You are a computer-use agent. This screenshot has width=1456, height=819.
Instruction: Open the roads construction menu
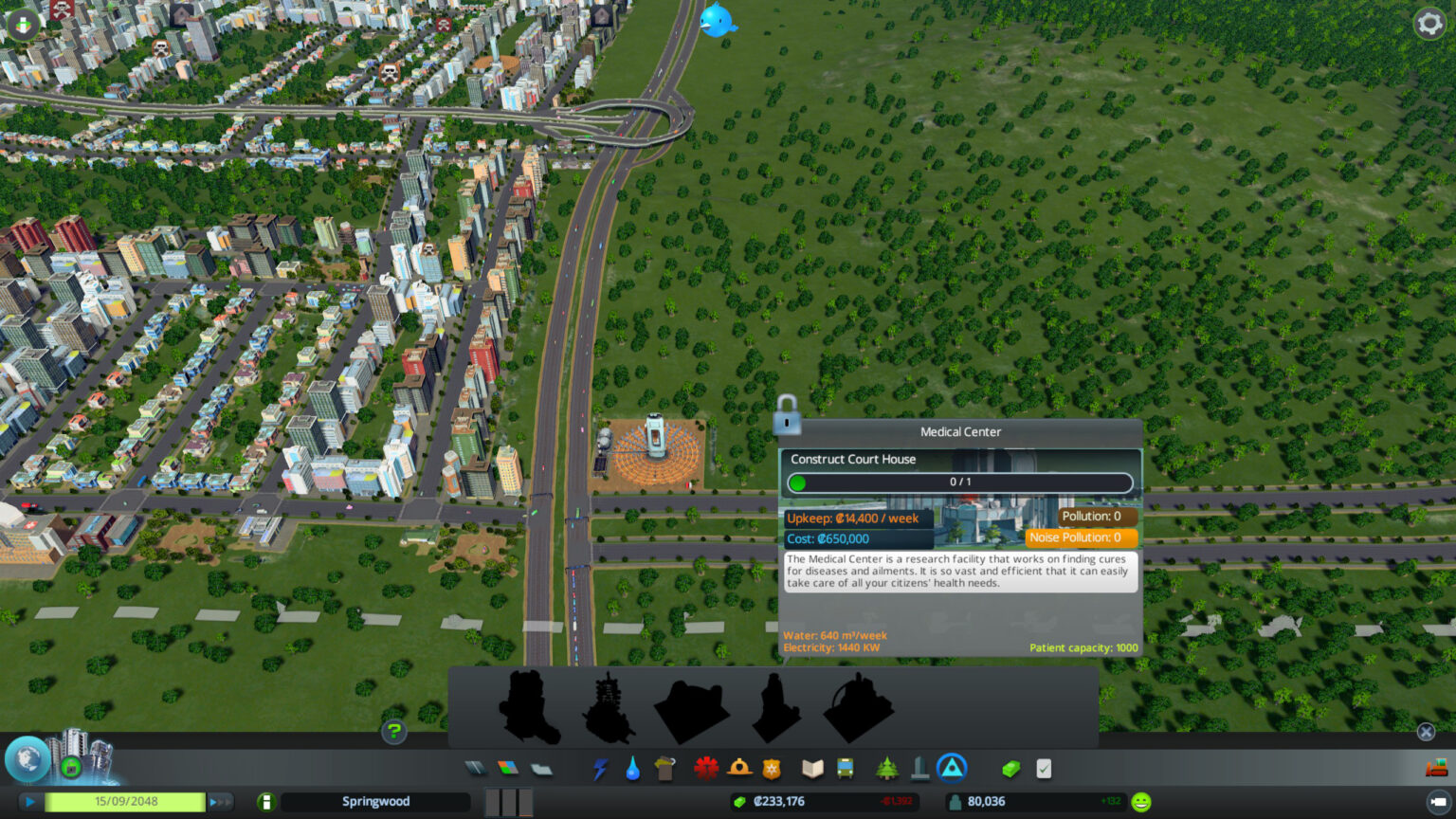tap(475, 768)
